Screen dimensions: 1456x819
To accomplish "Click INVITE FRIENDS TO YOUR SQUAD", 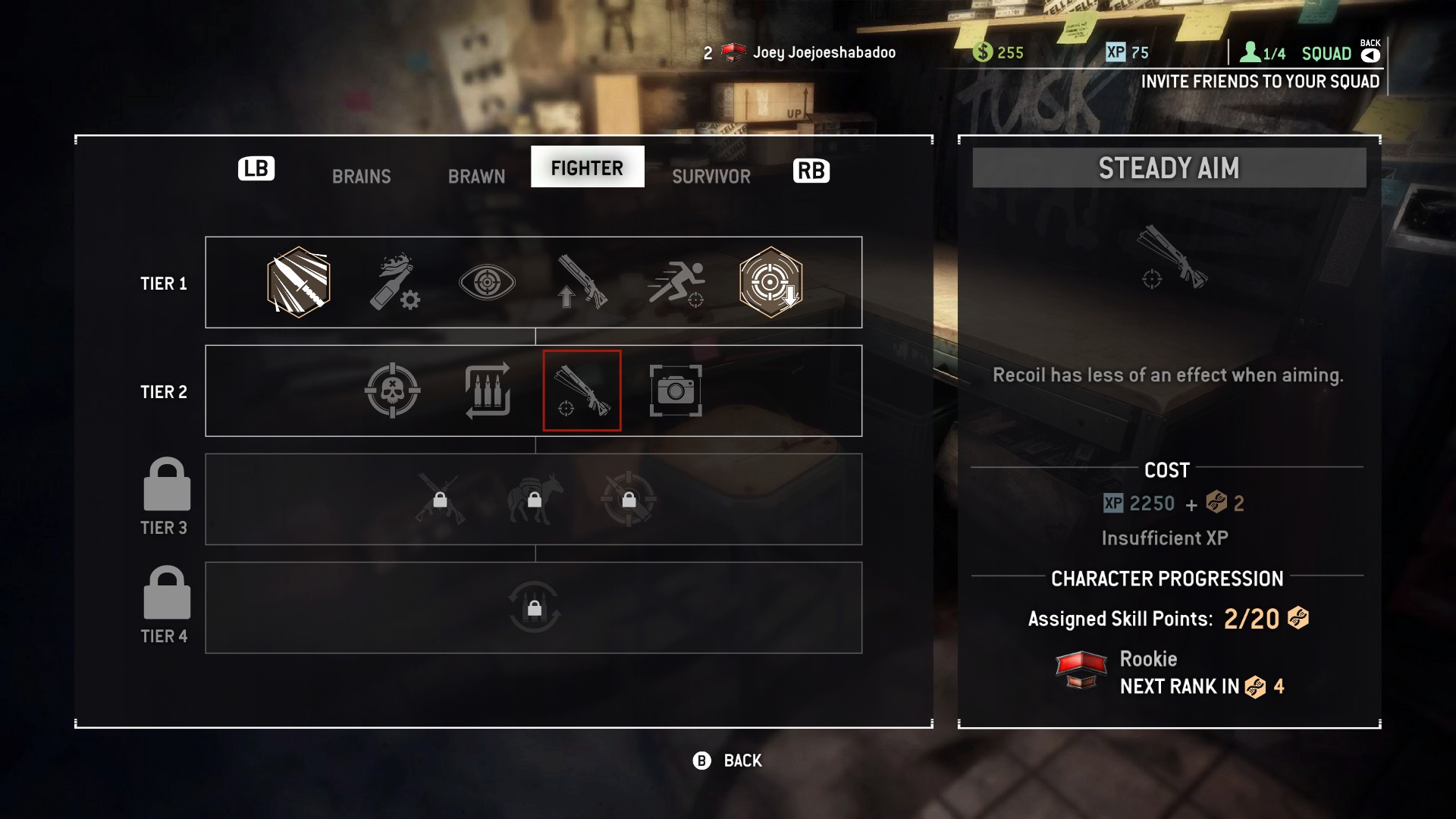I will 1260,82.
